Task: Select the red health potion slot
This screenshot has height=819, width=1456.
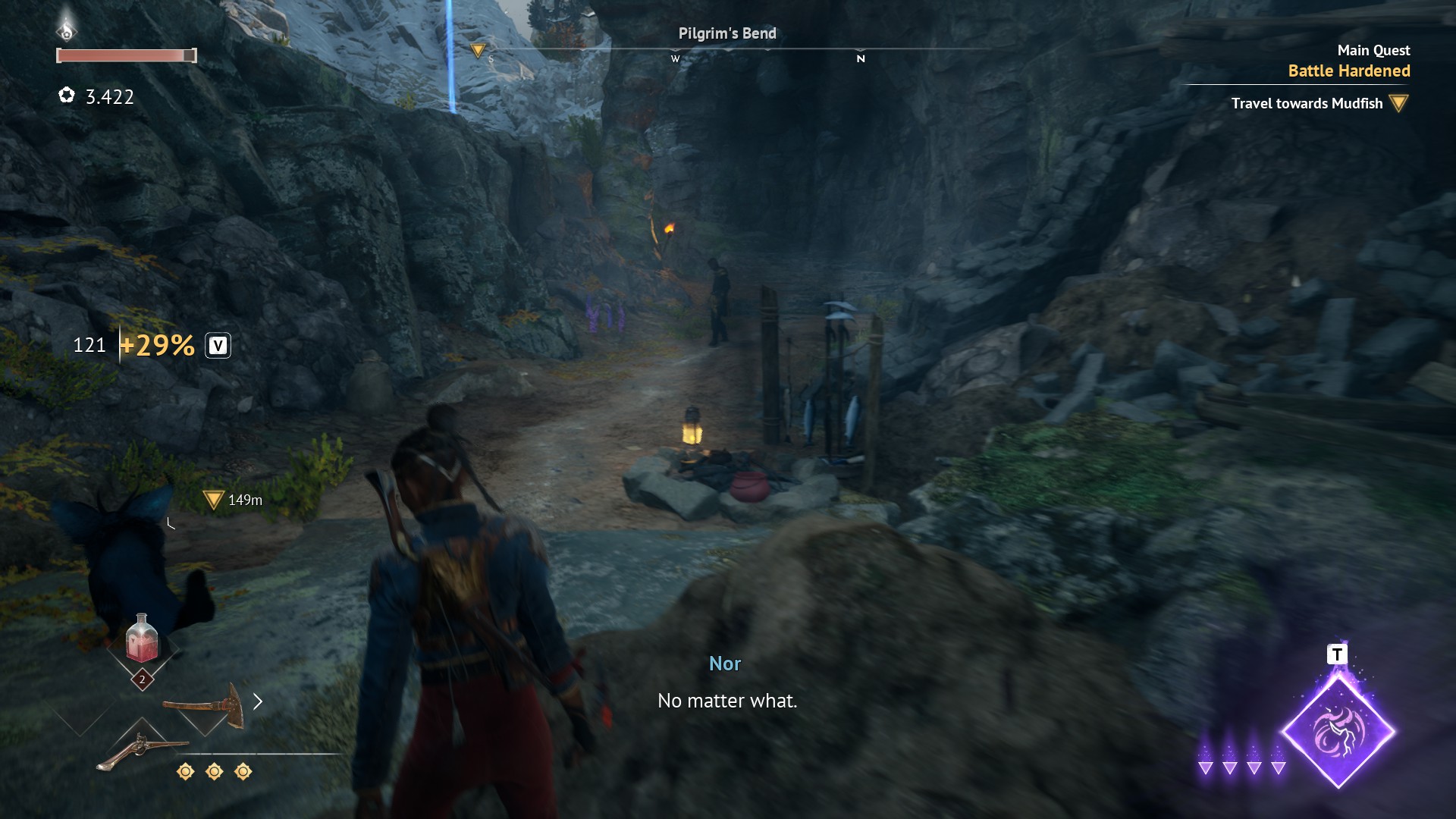Action: [142, 639]
